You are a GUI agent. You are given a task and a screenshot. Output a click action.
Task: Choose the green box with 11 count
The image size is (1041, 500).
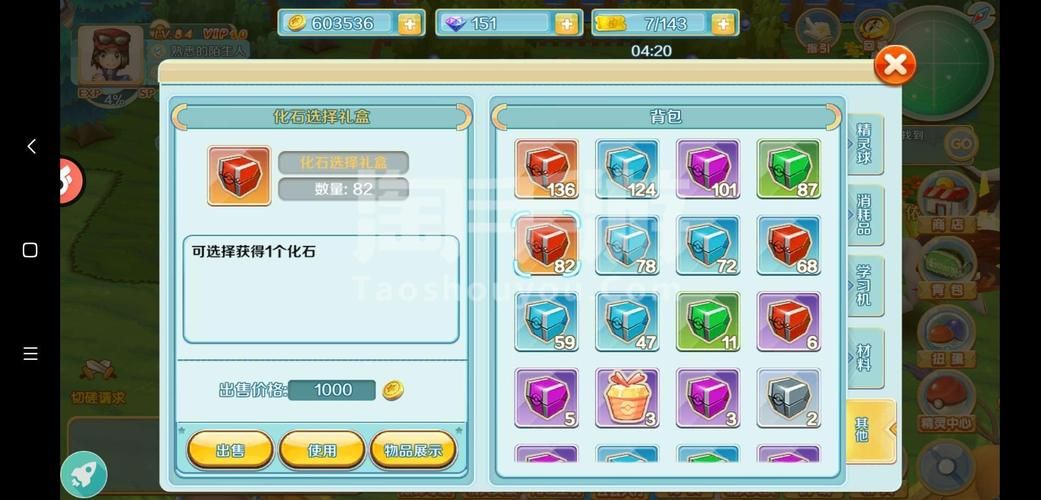point(708,322)
